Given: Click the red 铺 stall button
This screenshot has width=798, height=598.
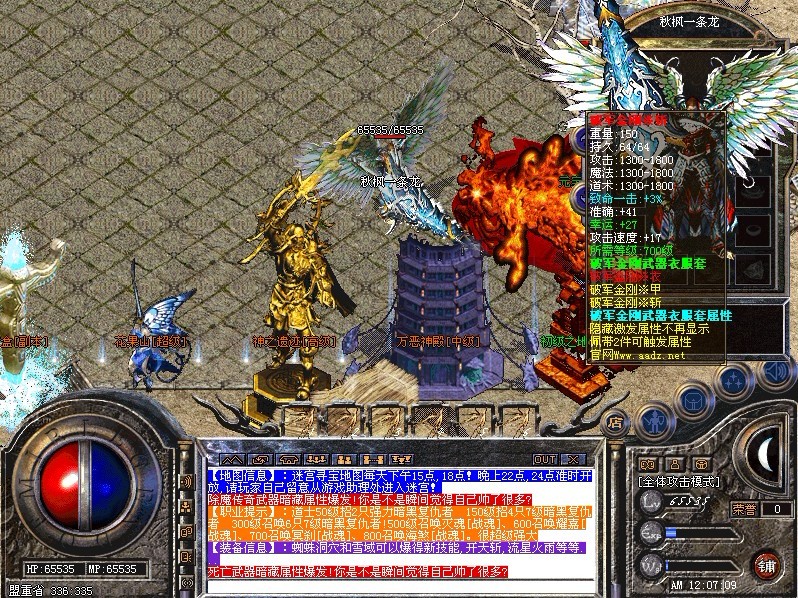Looking at the screenshot, I should point(767,562).
